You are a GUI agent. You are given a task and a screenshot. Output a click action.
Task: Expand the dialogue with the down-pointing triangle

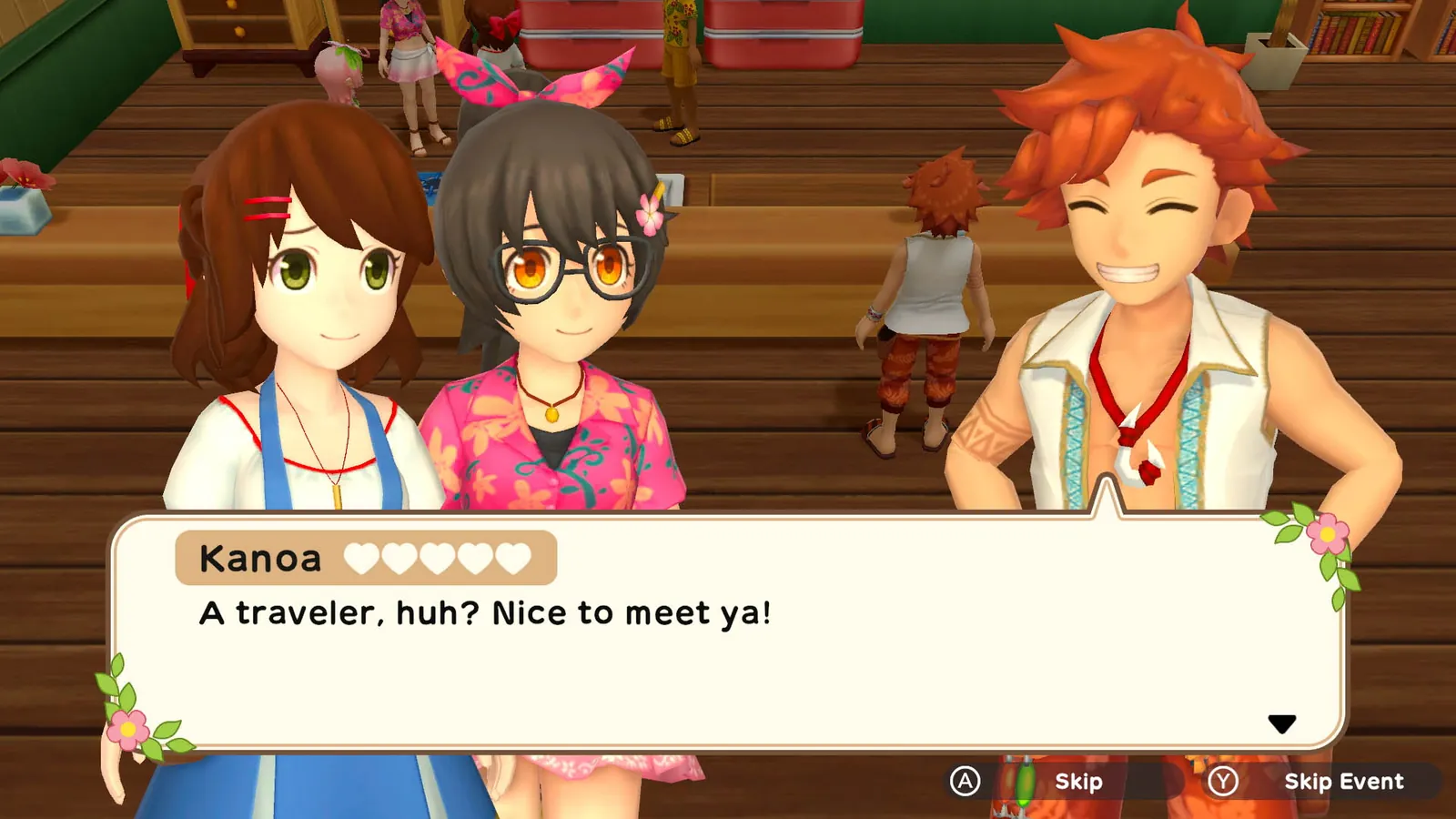[x=1282, y=723]
